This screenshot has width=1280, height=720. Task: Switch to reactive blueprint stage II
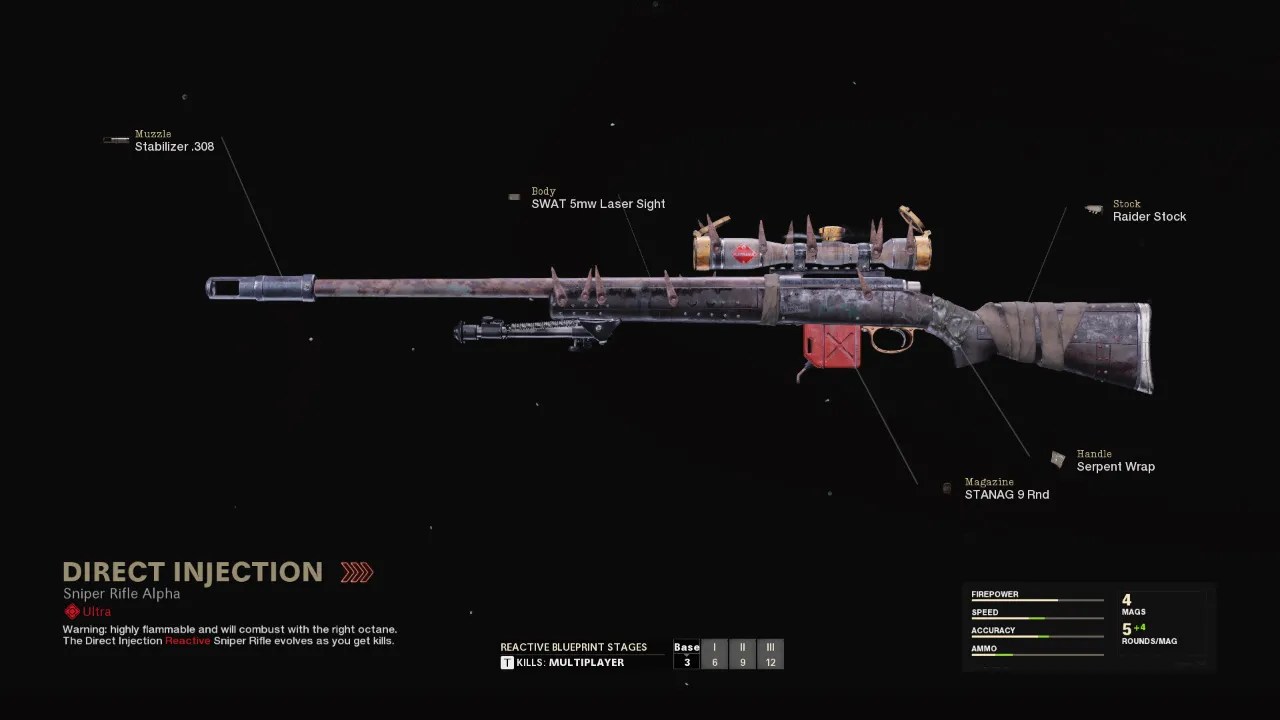742,654
